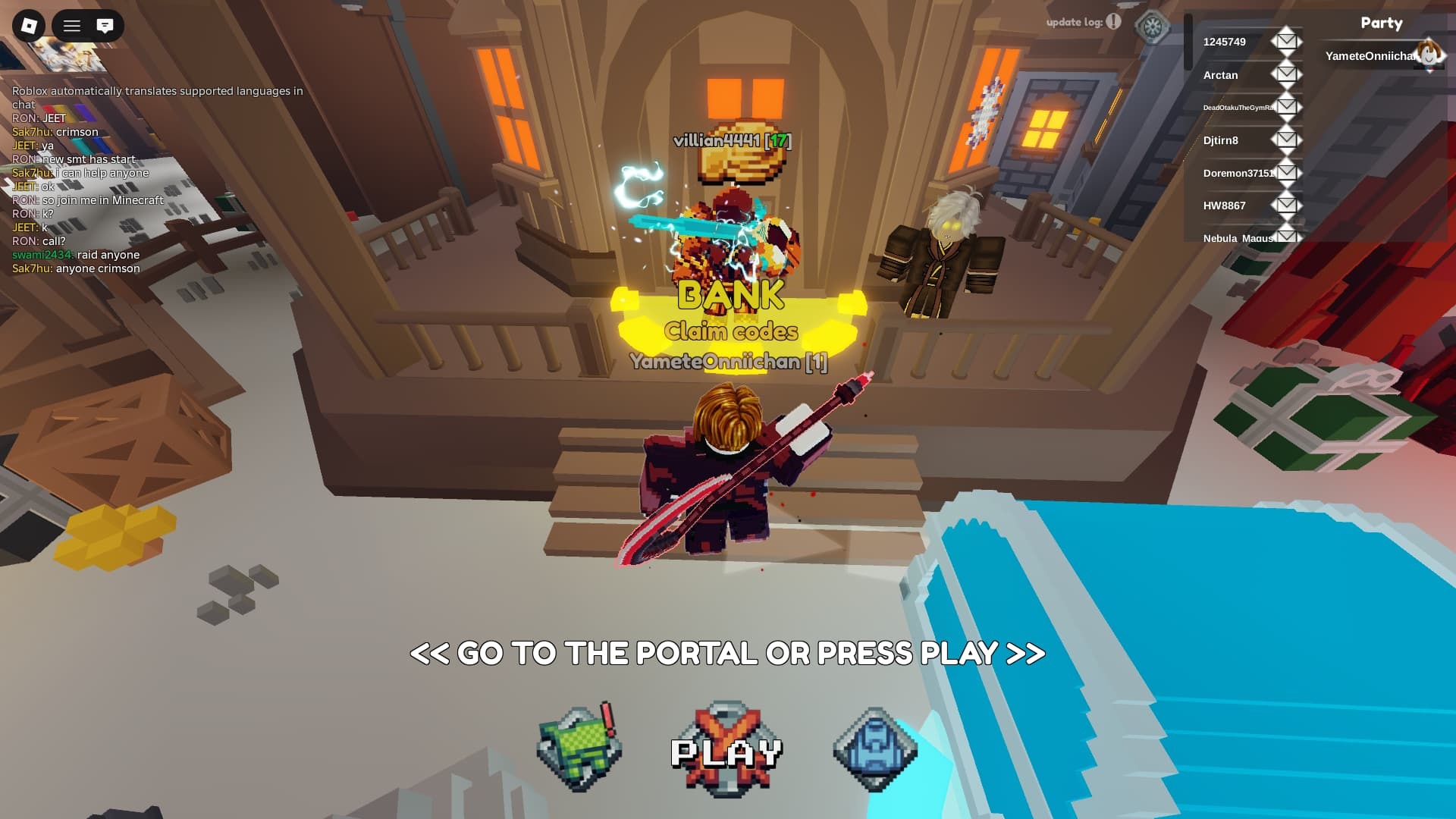Open the chat bubble icon

pos(104,25)
